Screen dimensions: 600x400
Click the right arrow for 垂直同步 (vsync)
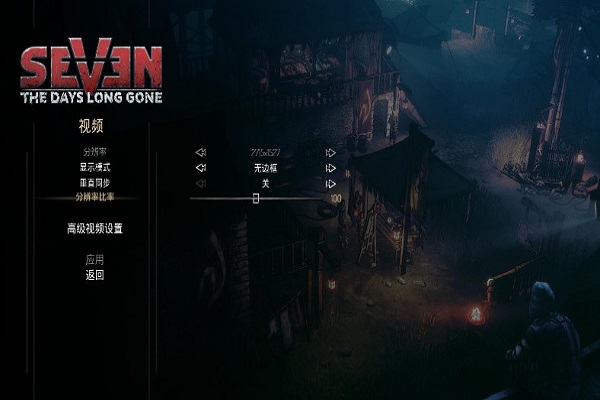tap(330, 183)
